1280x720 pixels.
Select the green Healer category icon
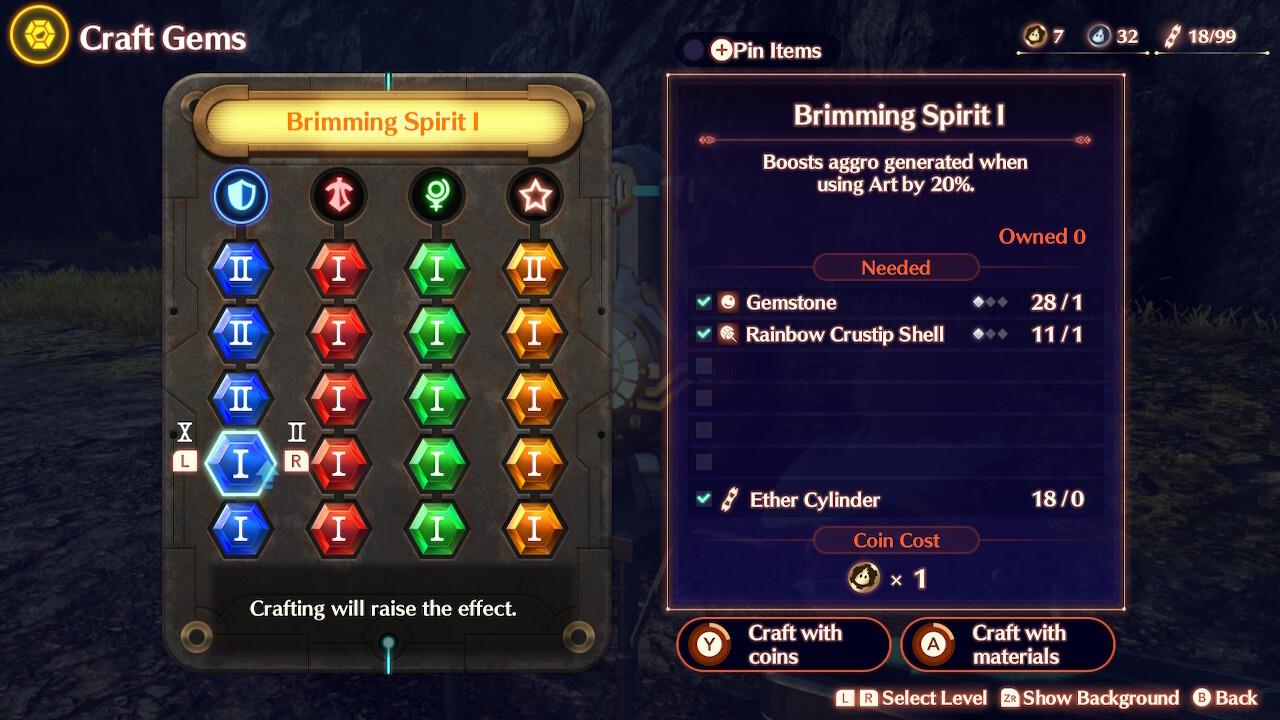(436, 196)
